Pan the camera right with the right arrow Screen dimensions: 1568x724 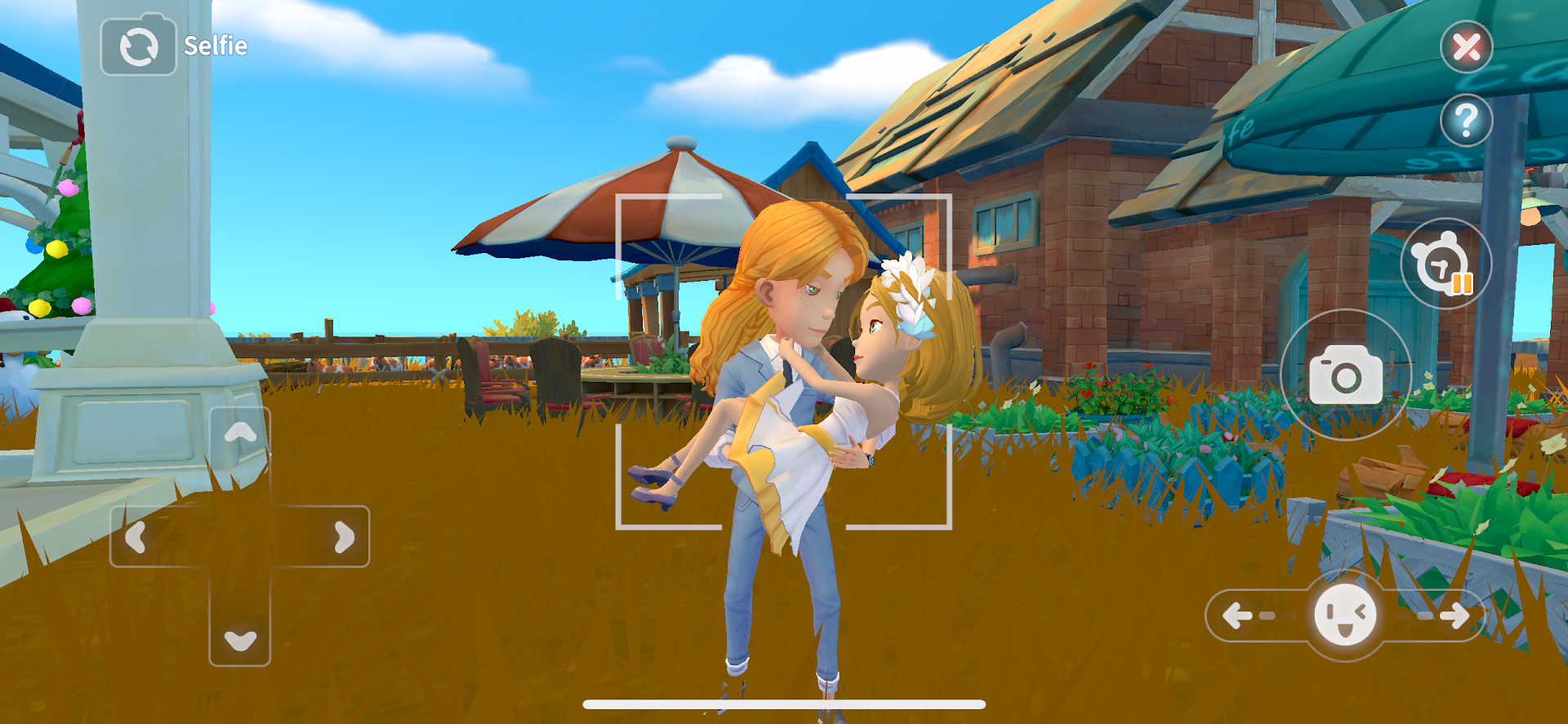point(343,536)
